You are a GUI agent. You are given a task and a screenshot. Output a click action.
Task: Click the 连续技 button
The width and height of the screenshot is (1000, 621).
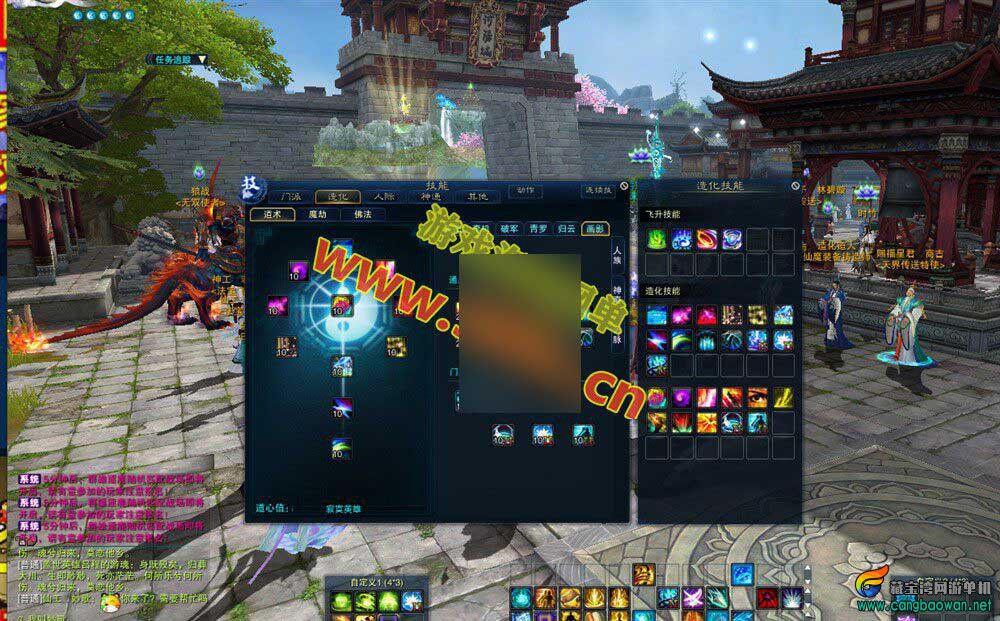pyautogui.click(x=598, y=190)
